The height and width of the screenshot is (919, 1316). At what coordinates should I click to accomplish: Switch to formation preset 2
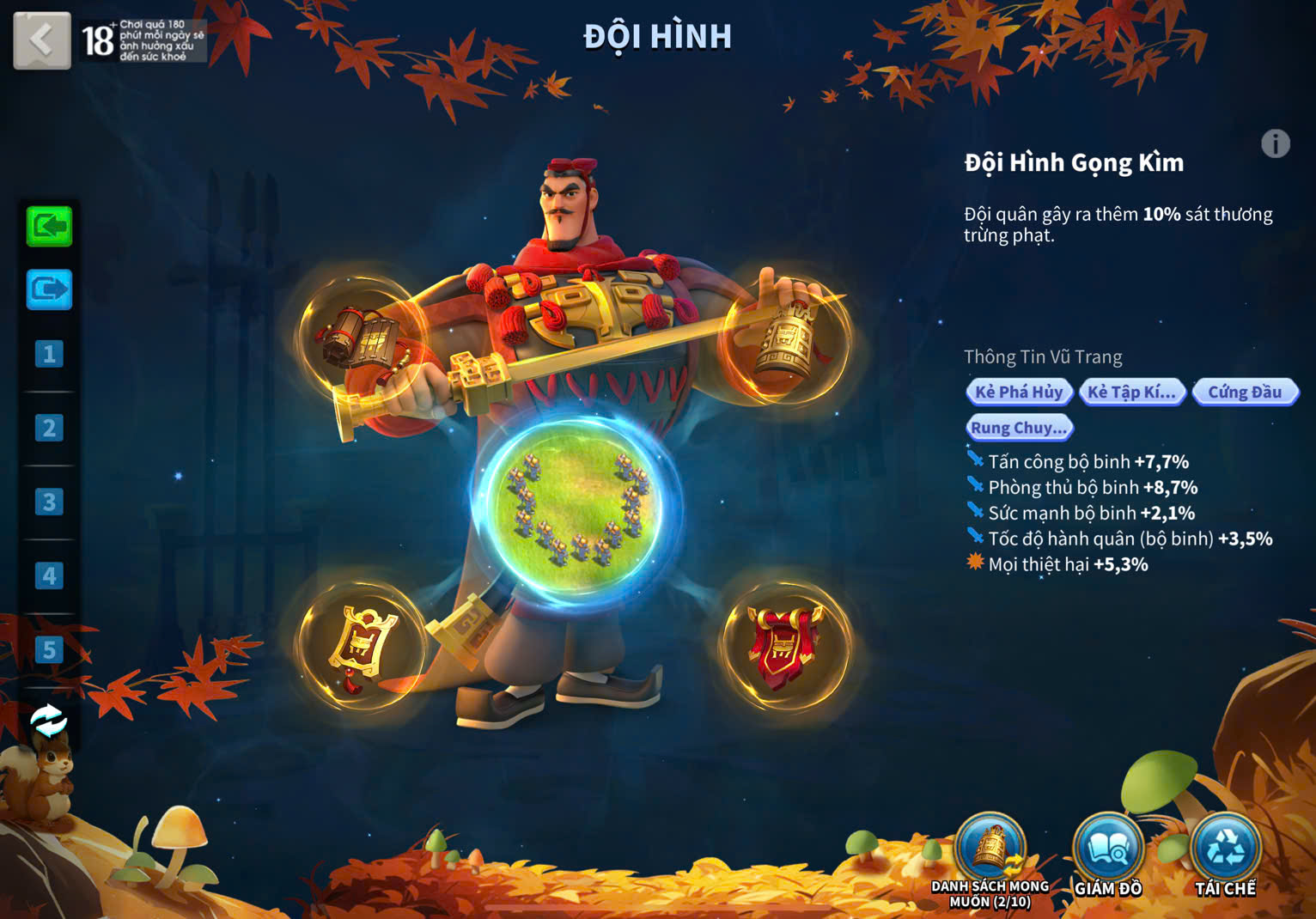tap(49, 428)
